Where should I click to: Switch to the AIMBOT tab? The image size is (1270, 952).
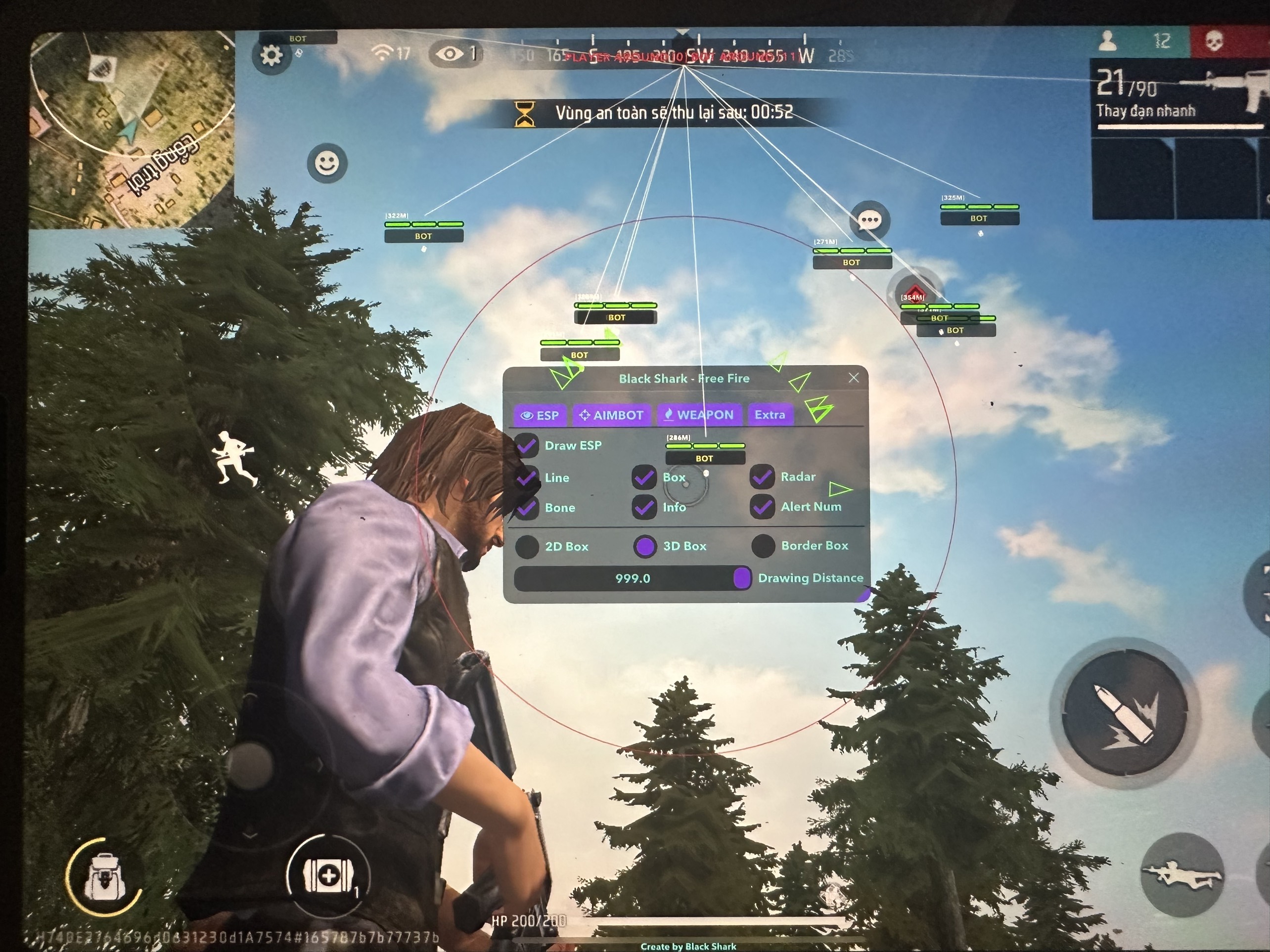pyautogui.click(x=612, y=415)
